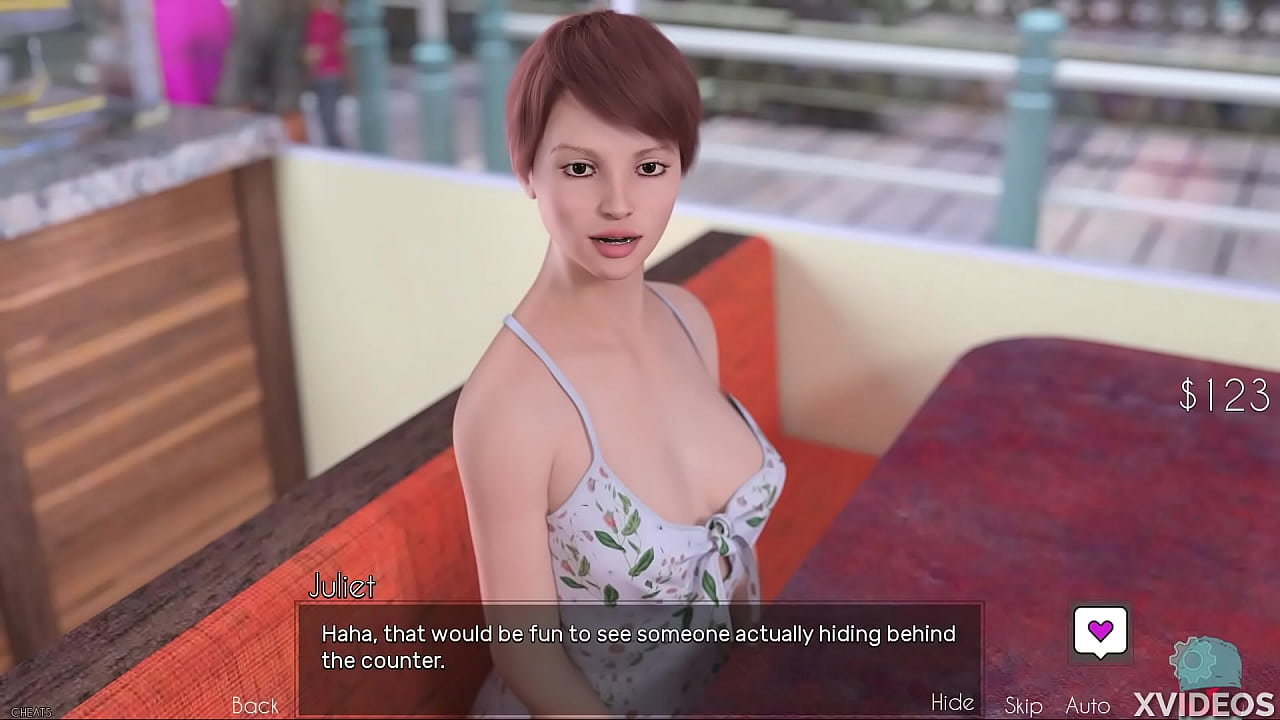
Task: Skip ahead through the dialogue
Action: point(1023,705)
